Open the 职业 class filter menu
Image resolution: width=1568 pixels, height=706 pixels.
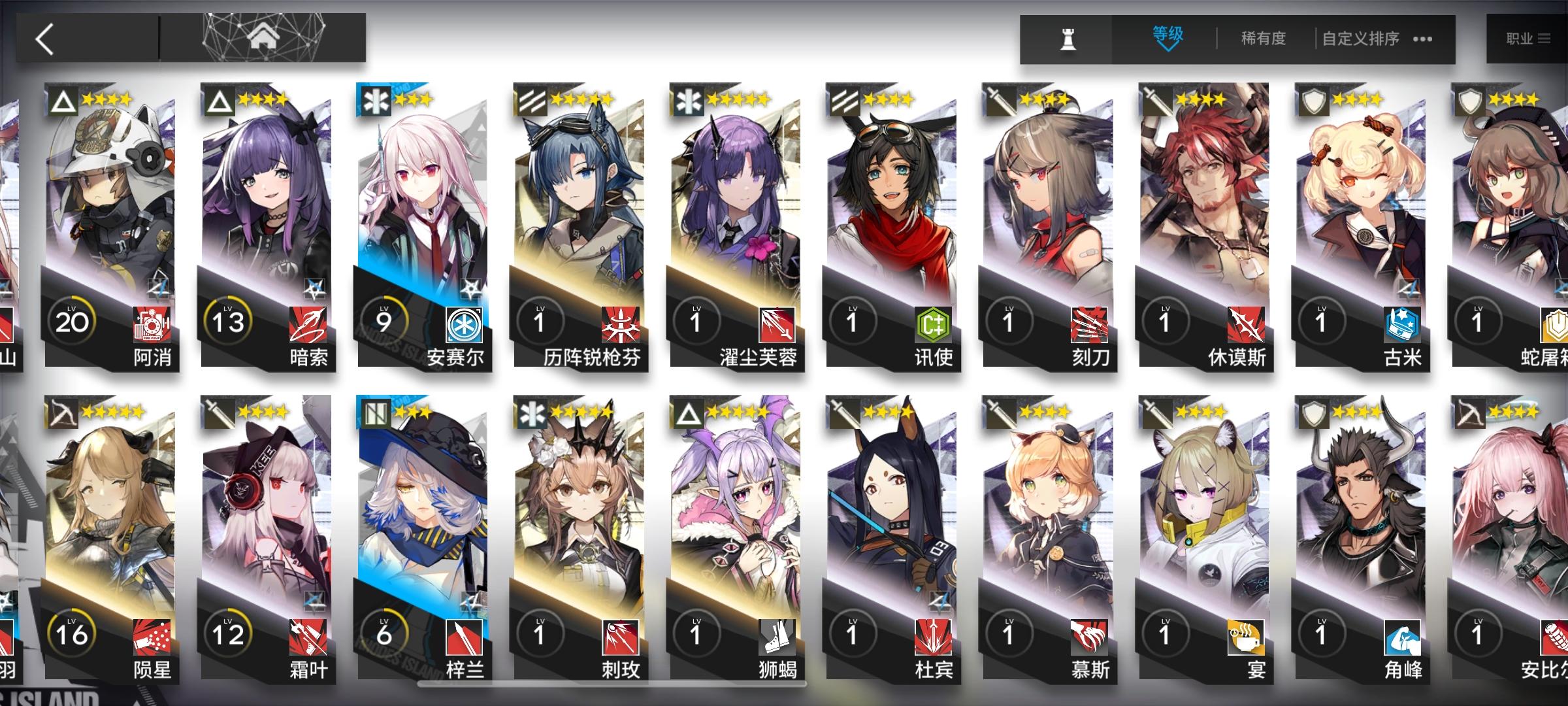(1520, 37)
